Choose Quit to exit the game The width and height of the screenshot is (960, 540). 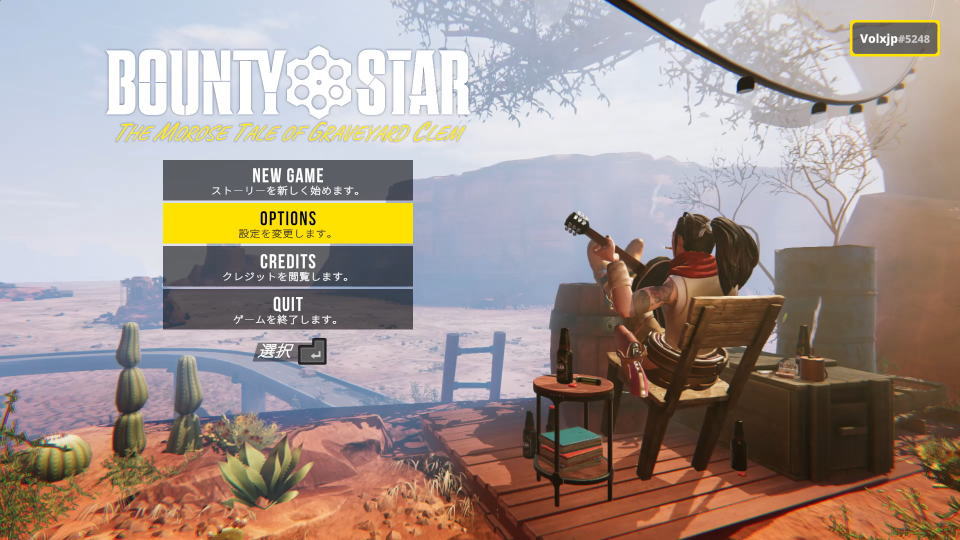(288, 309)
